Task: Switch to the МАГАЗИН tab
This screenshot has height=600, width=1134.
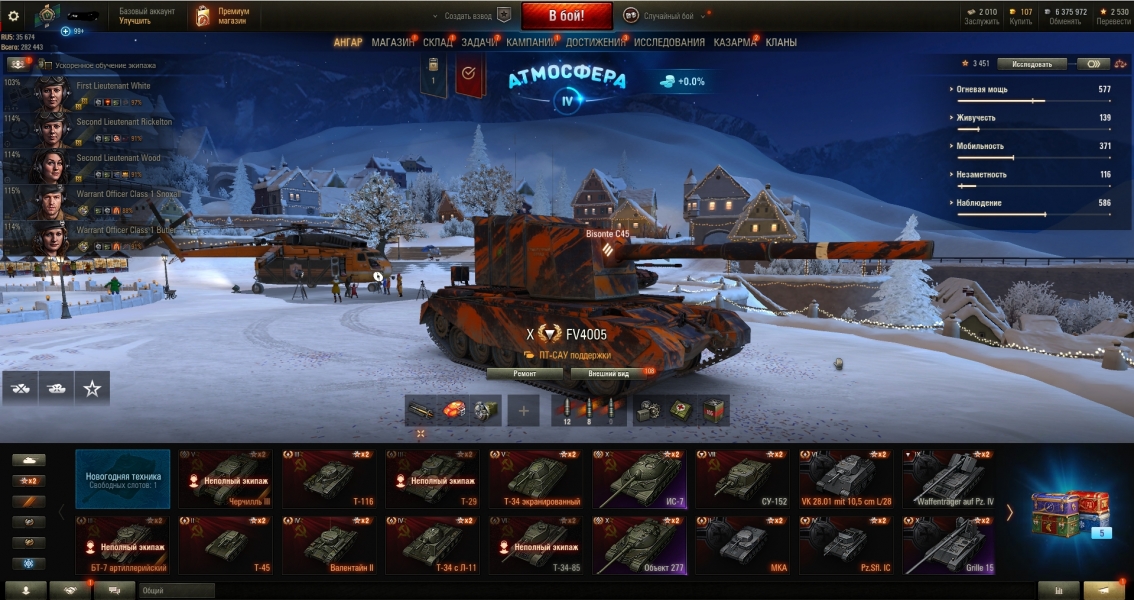Action: 392,43
